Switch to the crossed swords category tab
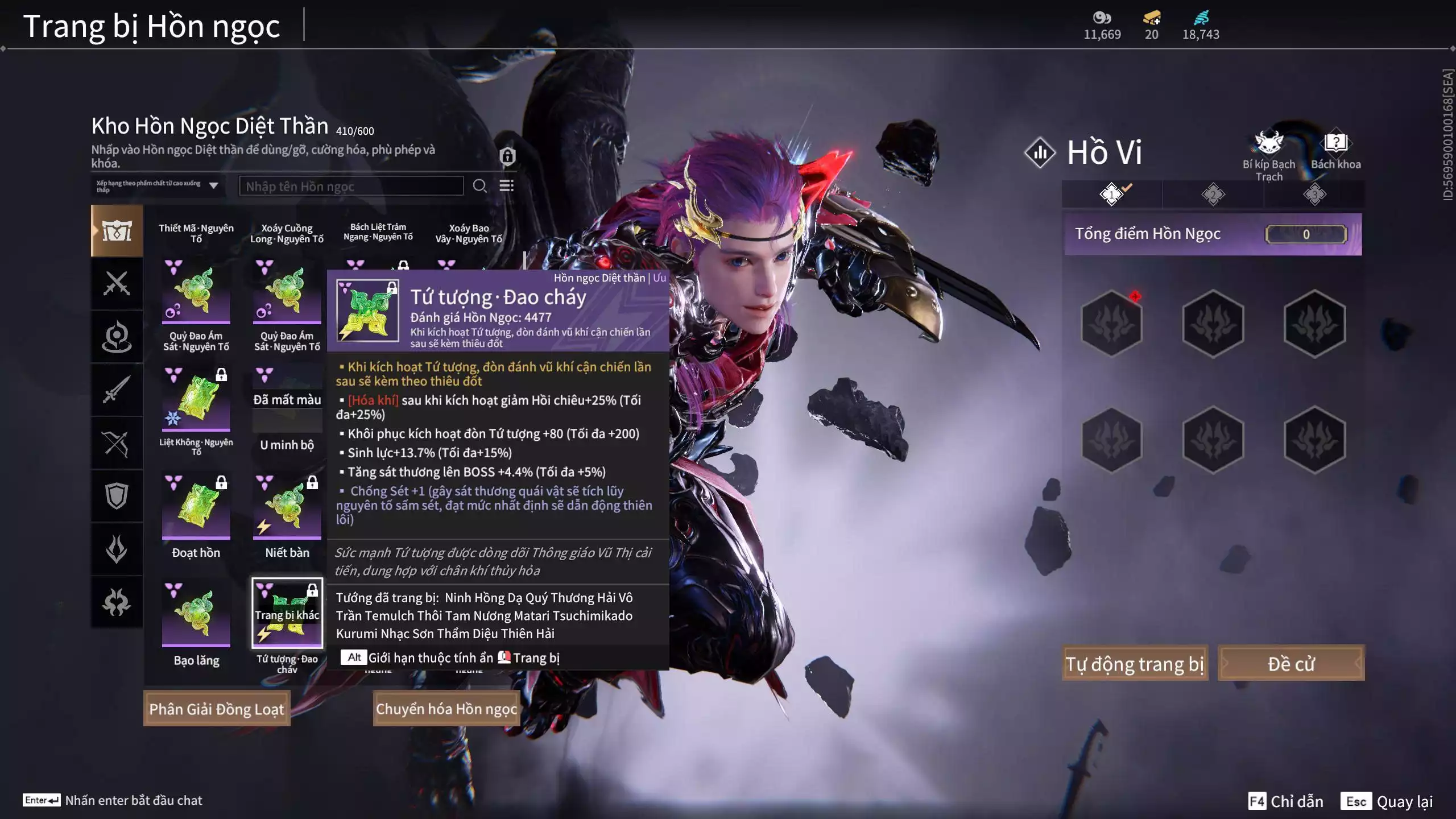The image size is (1456, 819). (117, 283)
